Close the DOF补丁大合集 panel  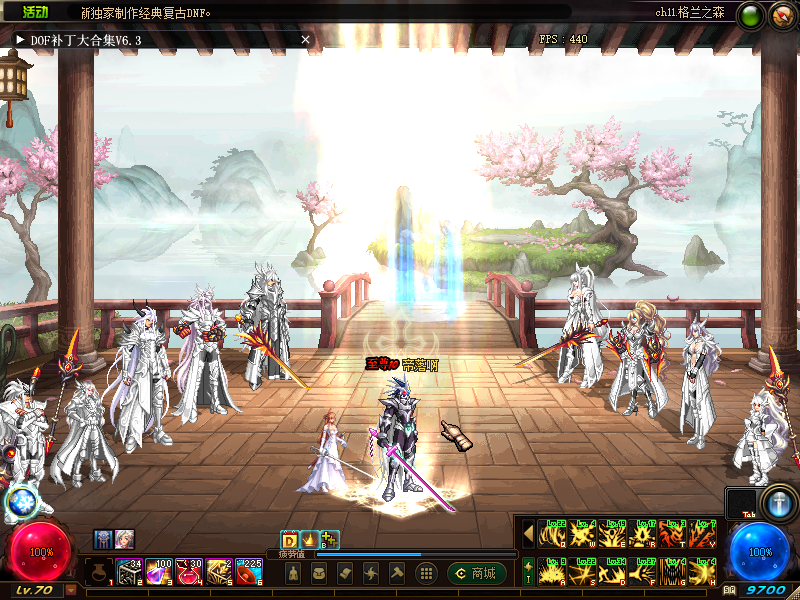click(305, 39)
